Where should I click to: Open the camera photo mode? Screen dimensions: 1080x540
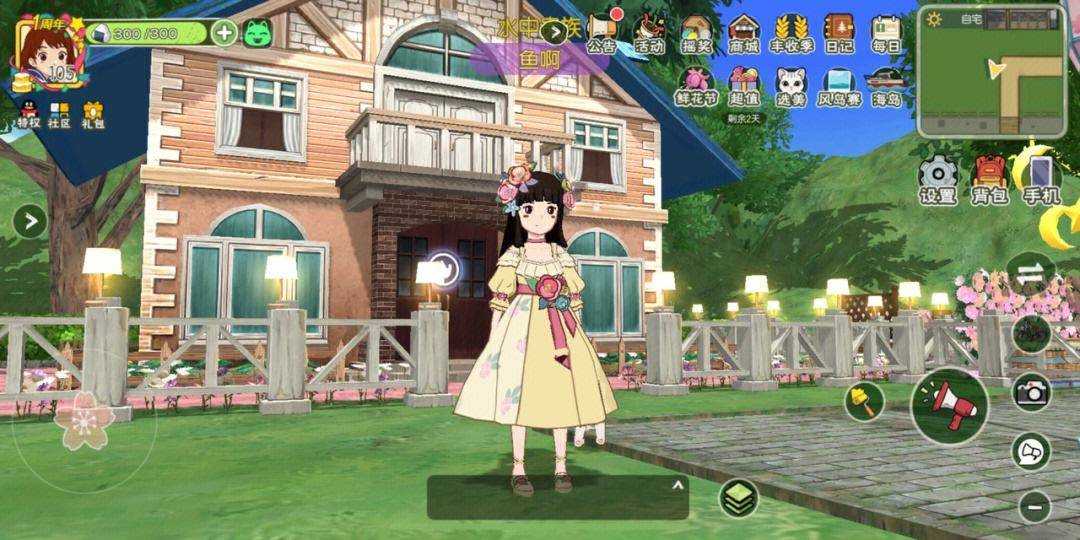click(1031, 392)
